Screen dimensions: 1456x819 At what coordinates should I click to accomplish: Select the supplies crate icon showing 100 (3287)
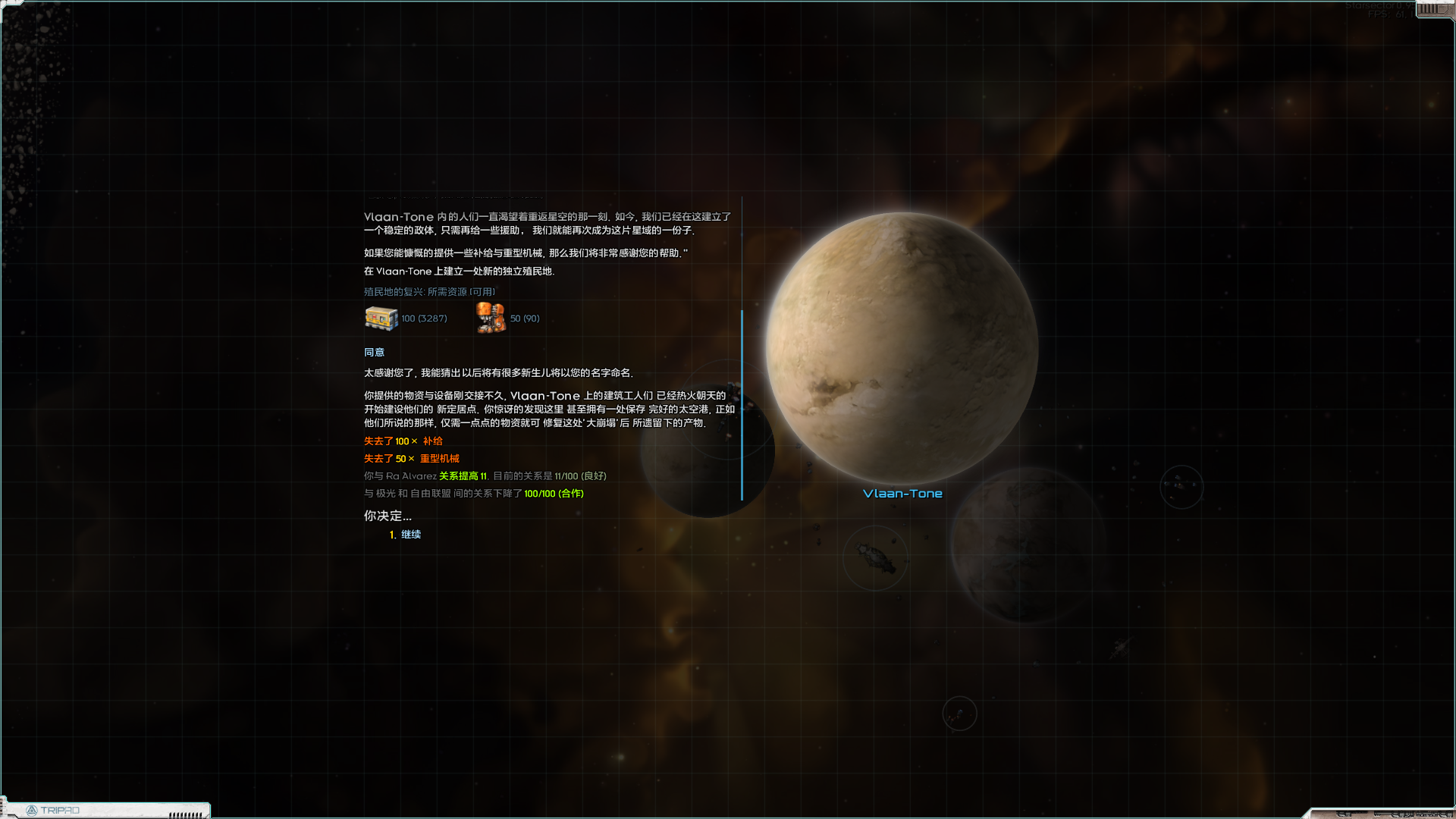(x=380, y=318)
